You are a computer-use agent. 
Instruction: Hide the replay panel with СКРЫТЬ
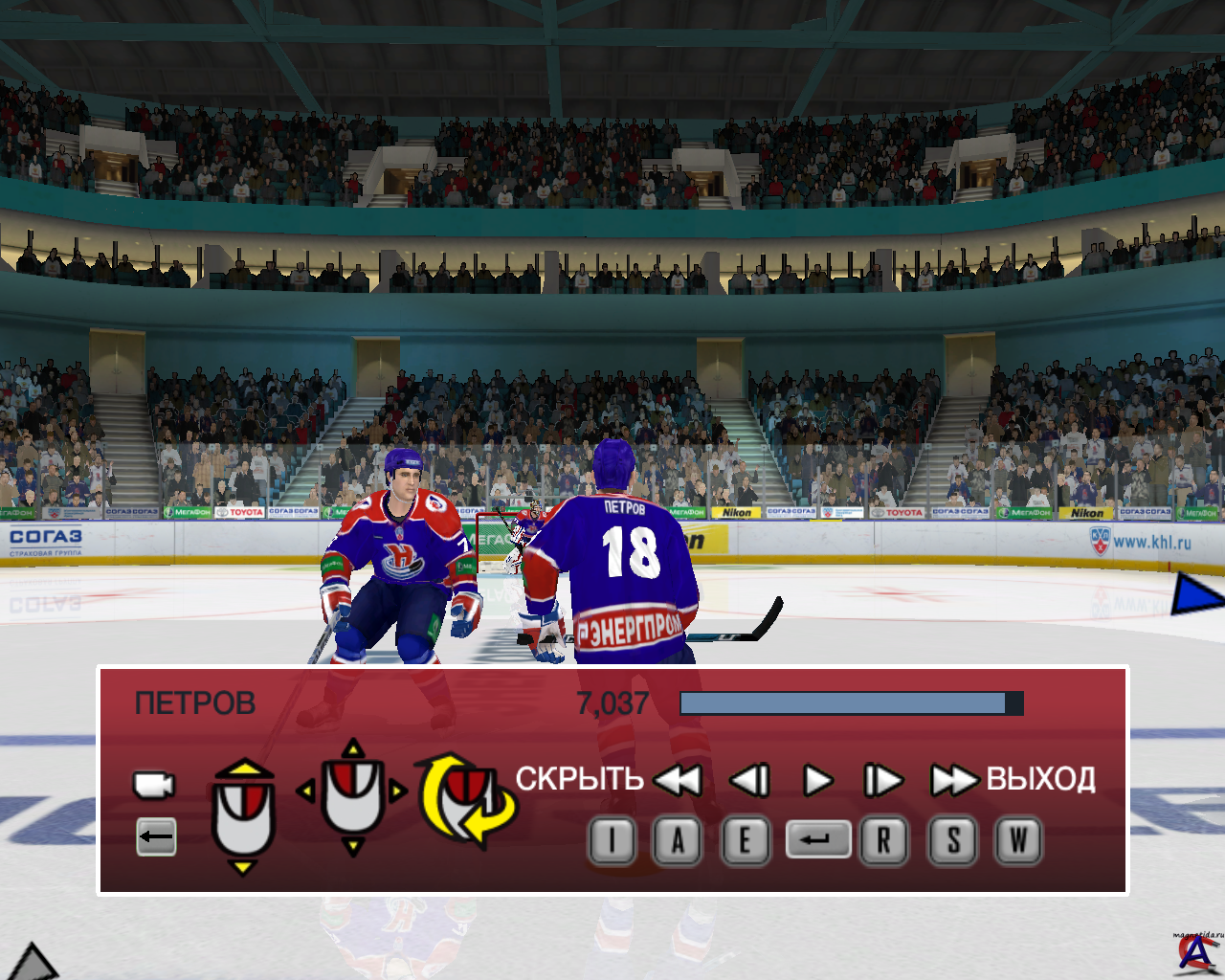[579, 779]
